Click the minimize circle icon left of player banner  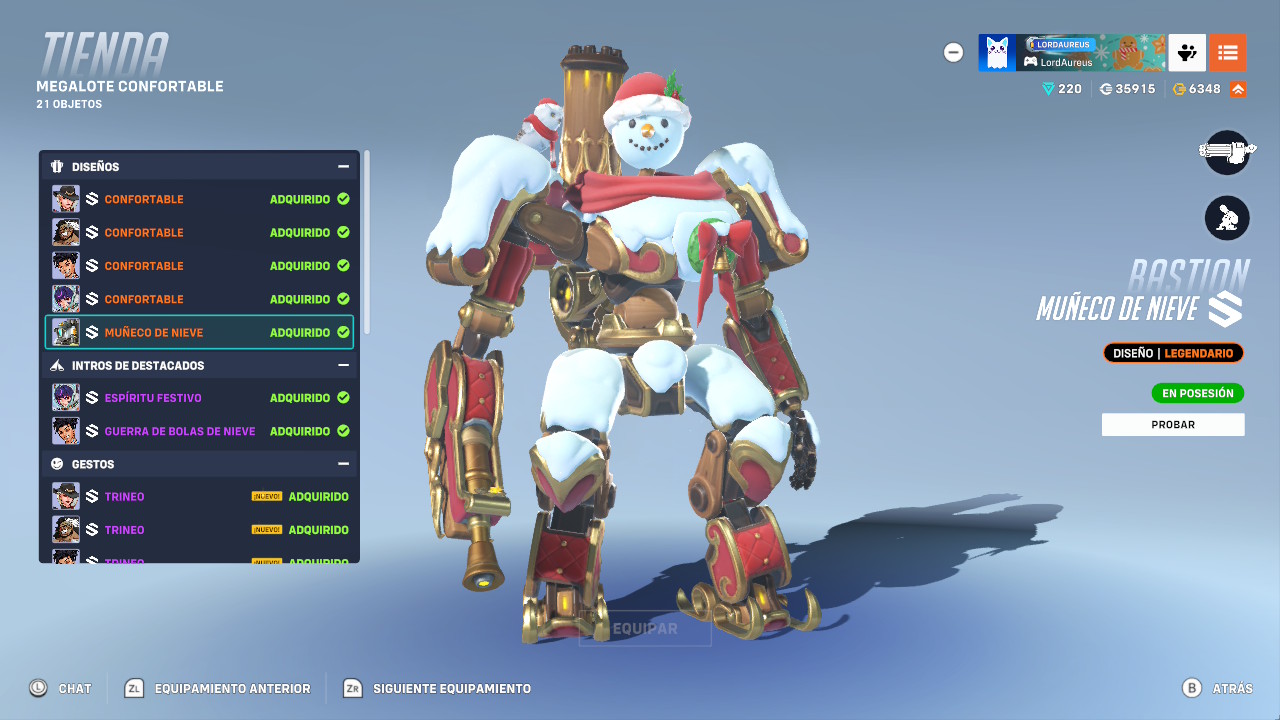(953, 52)
